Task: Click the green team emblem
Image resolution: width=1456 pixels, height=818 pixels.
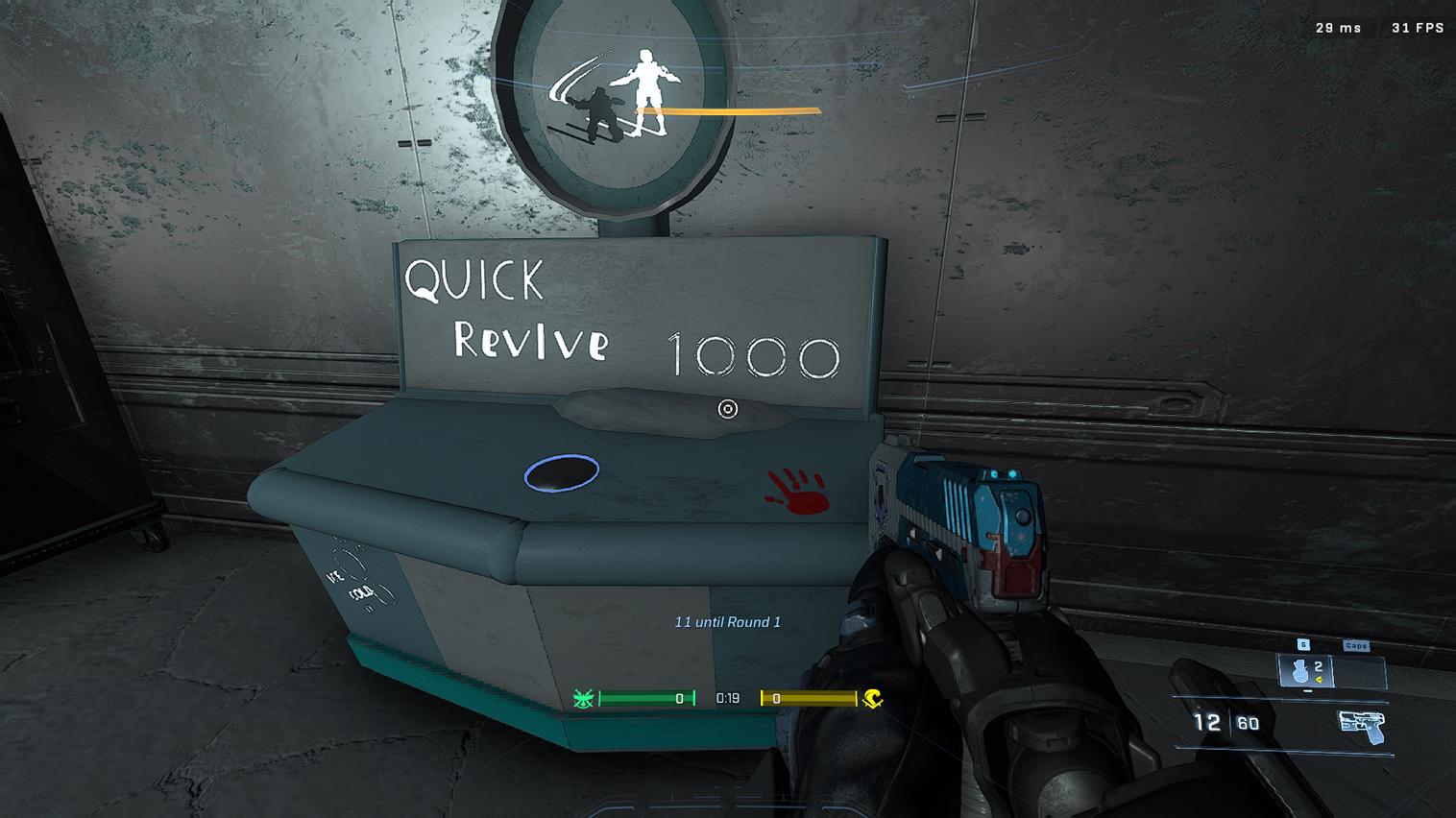Action: coord(583,699)
